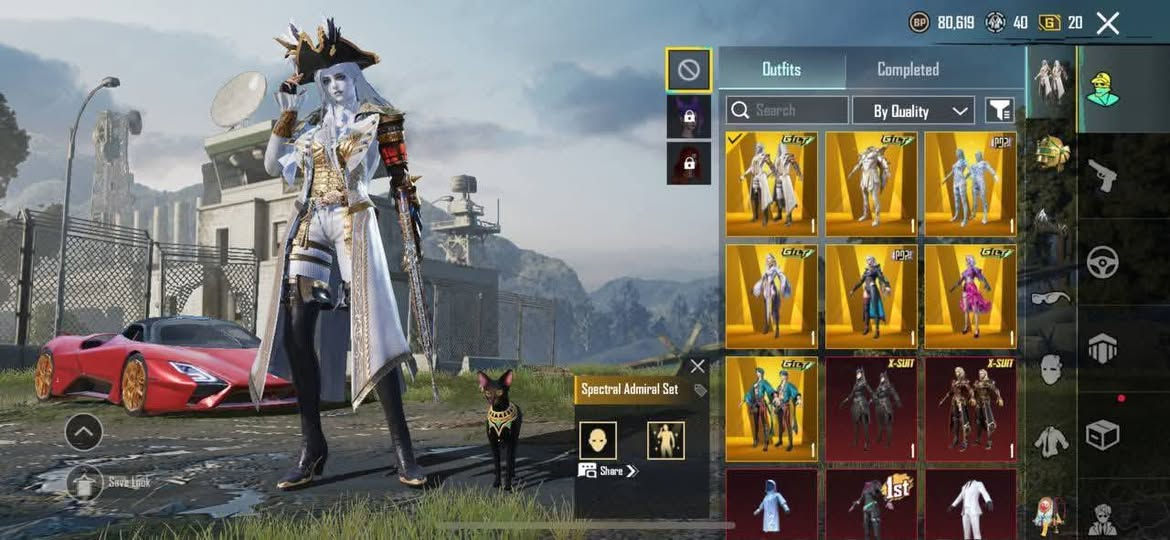The height and width of the screenshot is (540, 1170).
Task: Close the Spectral Admiral Set panel
Action: pyautogui.click(x=697, y=367)
